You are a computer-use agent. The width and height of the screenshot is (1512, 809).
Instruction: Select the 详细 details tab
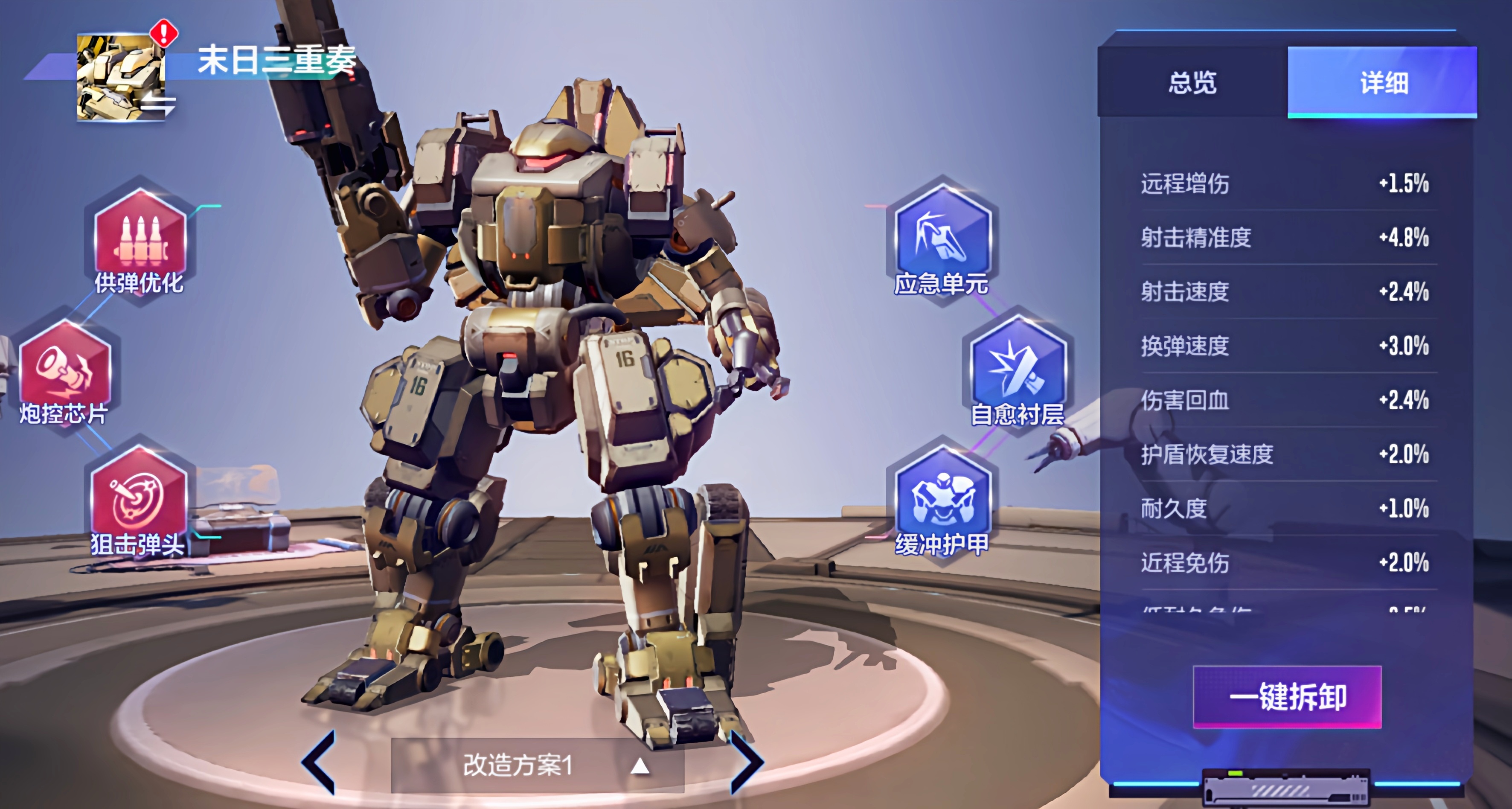coord(1382,82)
